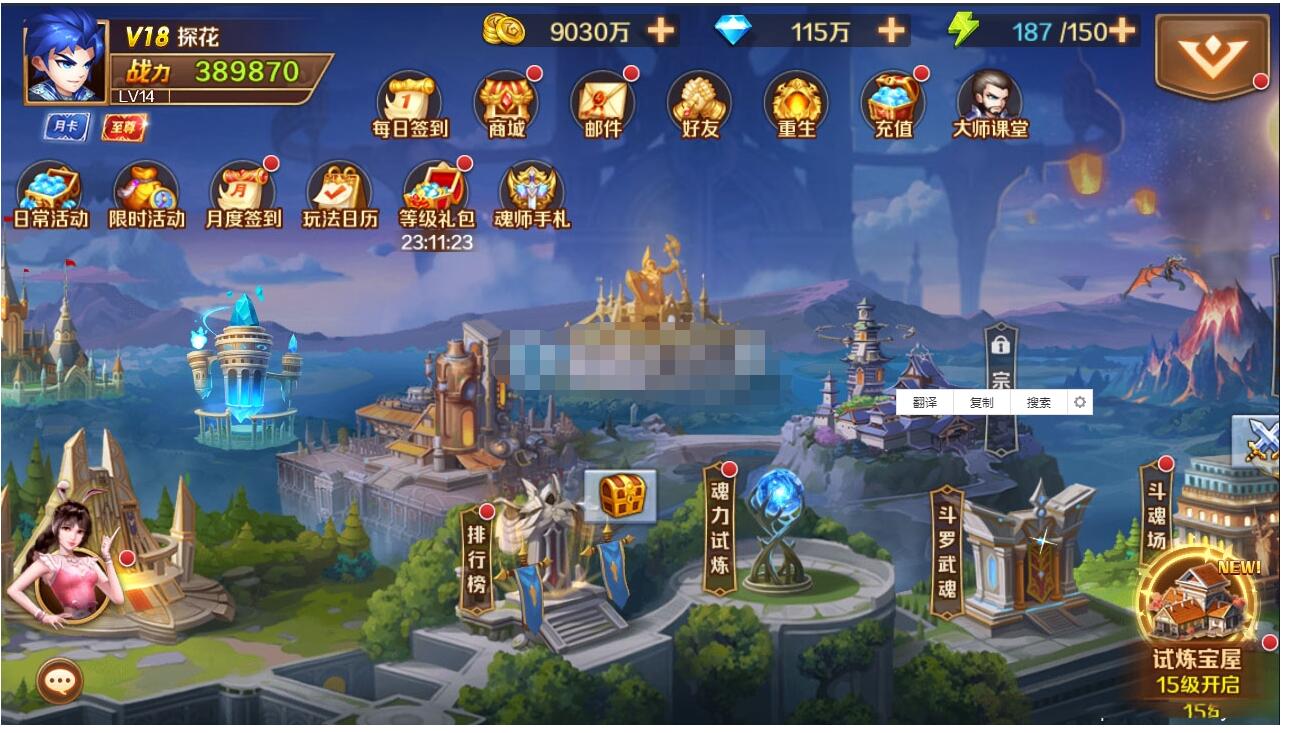This screenshot has height=733, width=1290.
Task: Open the 好友 friends list
Action: (x=700, y=103)
